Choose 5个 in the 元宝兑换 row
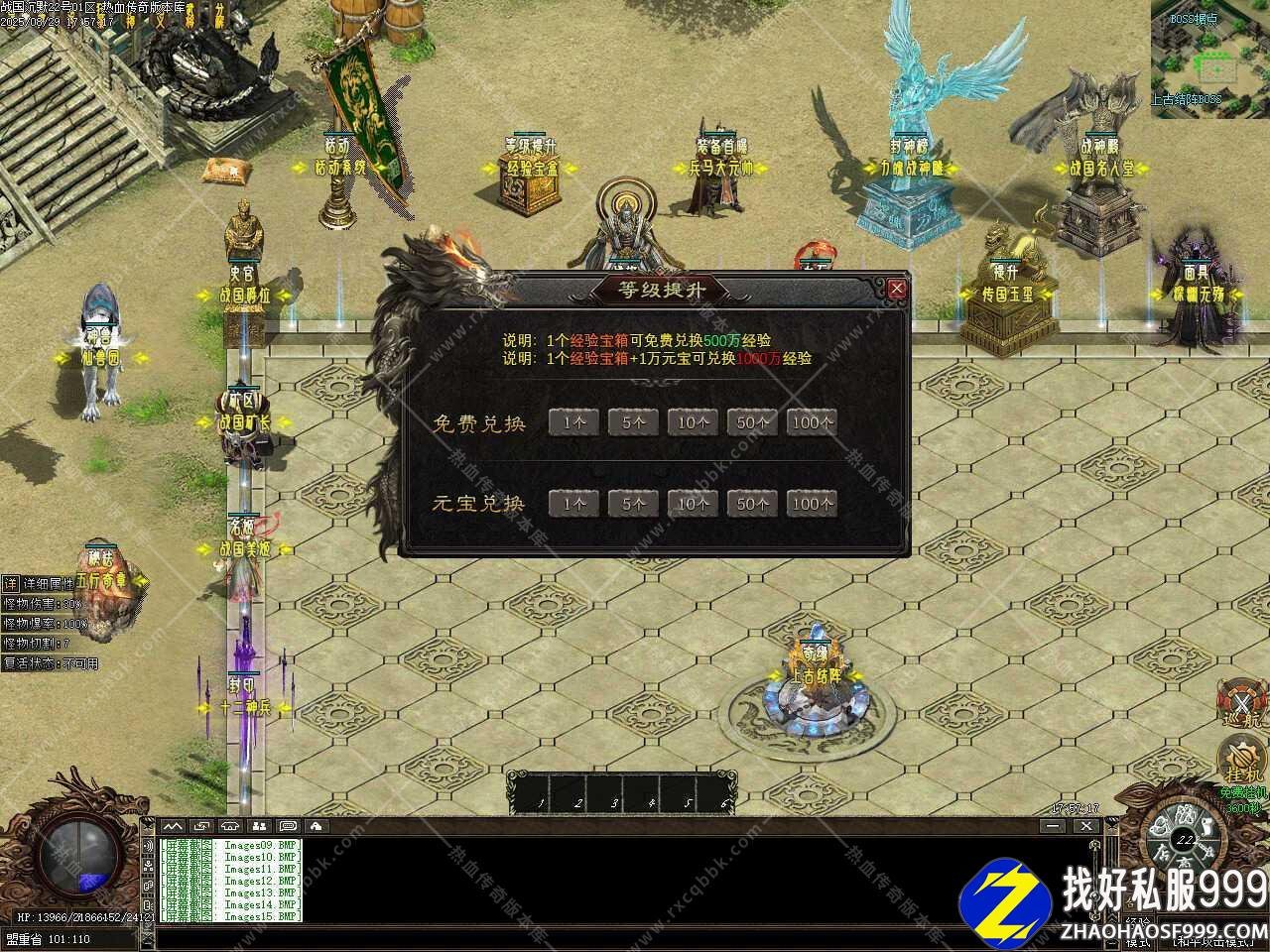Viewport: 1270px width, 952px height. 633,504
